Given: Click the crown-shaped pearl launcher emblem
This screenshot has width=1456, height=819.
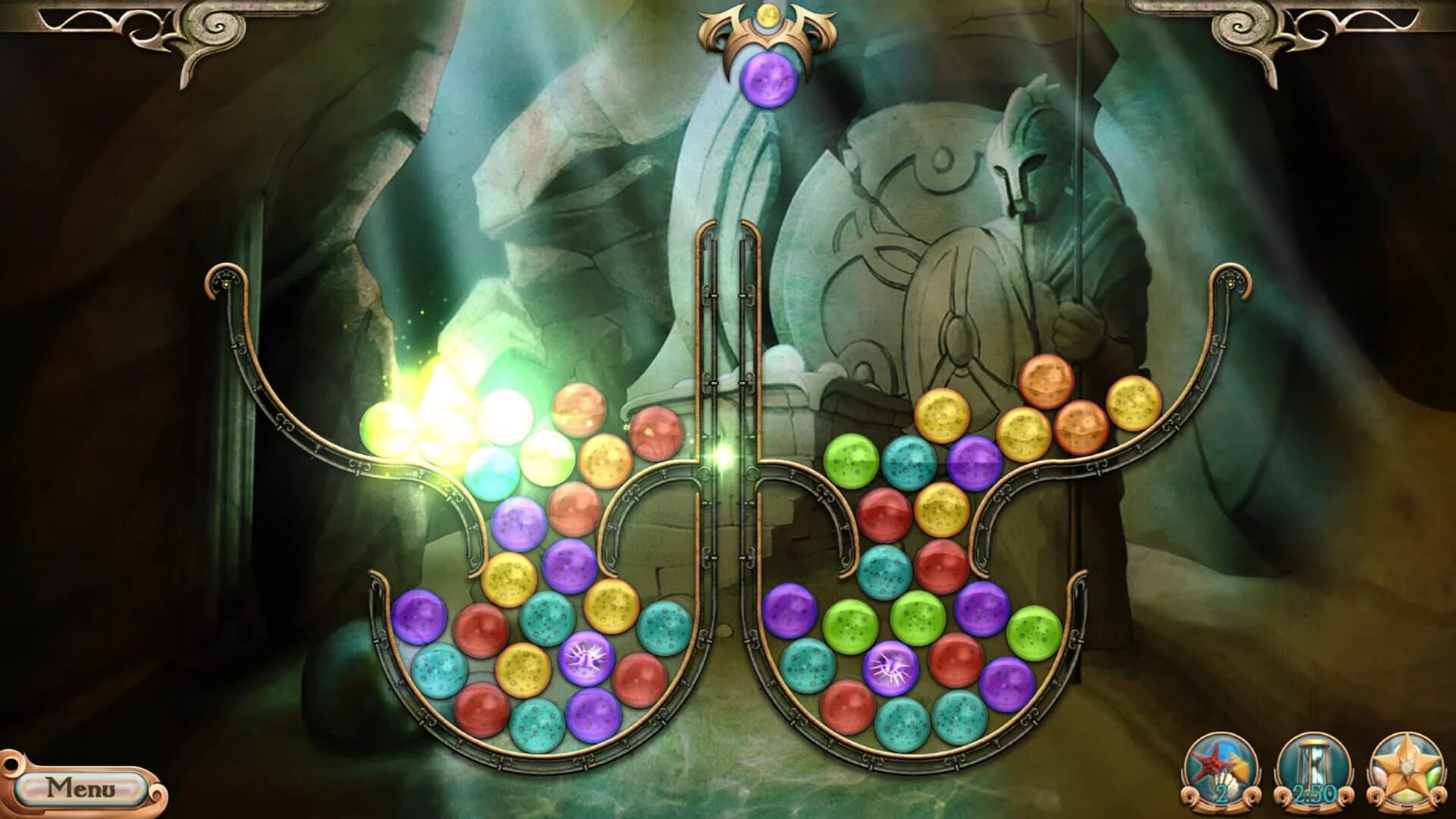Looking at the screenshot, I should pyautogui.click(x=768, y=32).
